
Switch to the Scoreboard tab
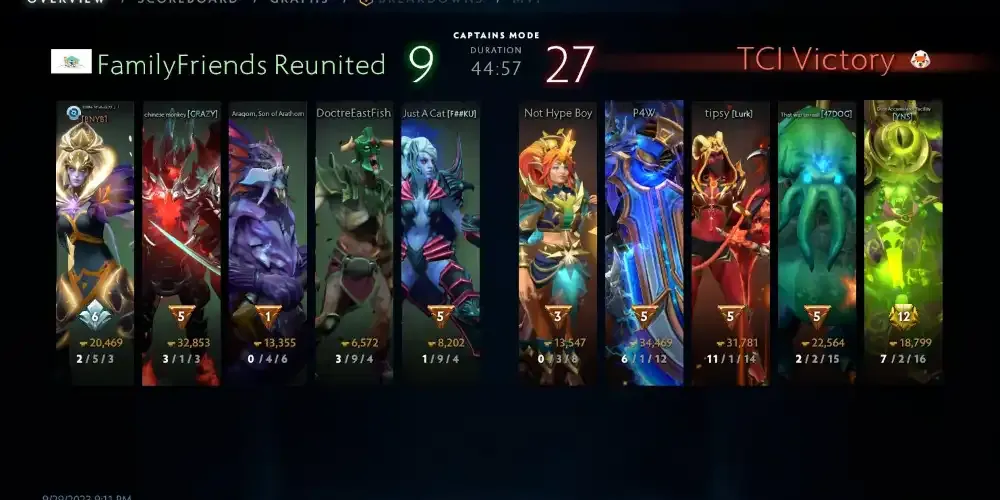[x=187, y=2]
